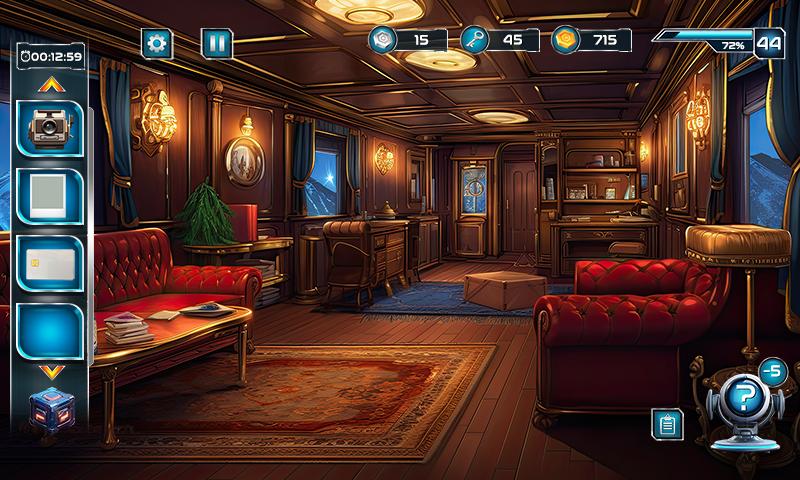This screenshot has width=800, height=480.
Task: Click the key counter showing 45
Action: [x=499, y=40]
